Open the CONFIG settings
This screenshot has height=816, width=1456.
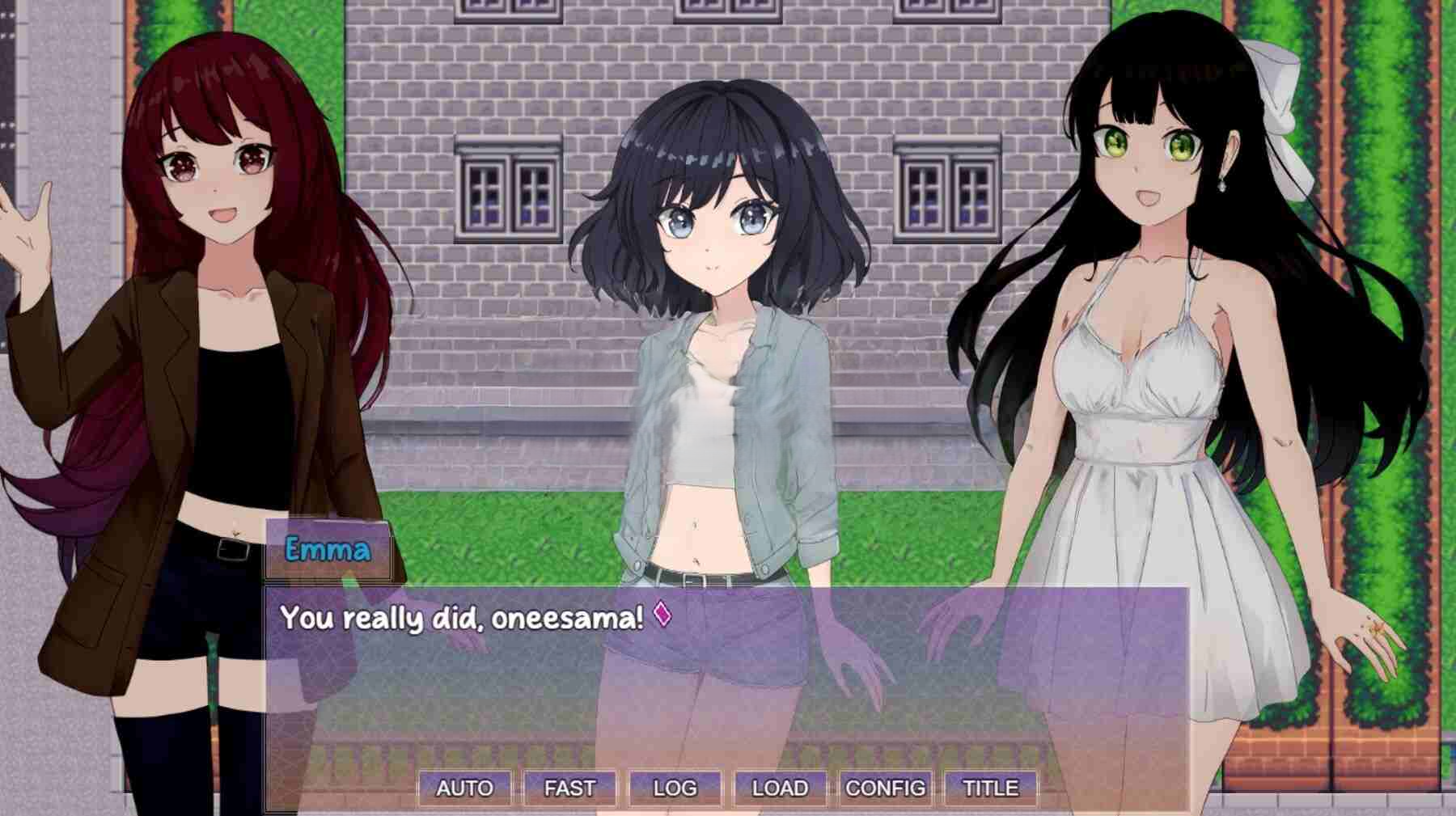[x=885, y=788]
